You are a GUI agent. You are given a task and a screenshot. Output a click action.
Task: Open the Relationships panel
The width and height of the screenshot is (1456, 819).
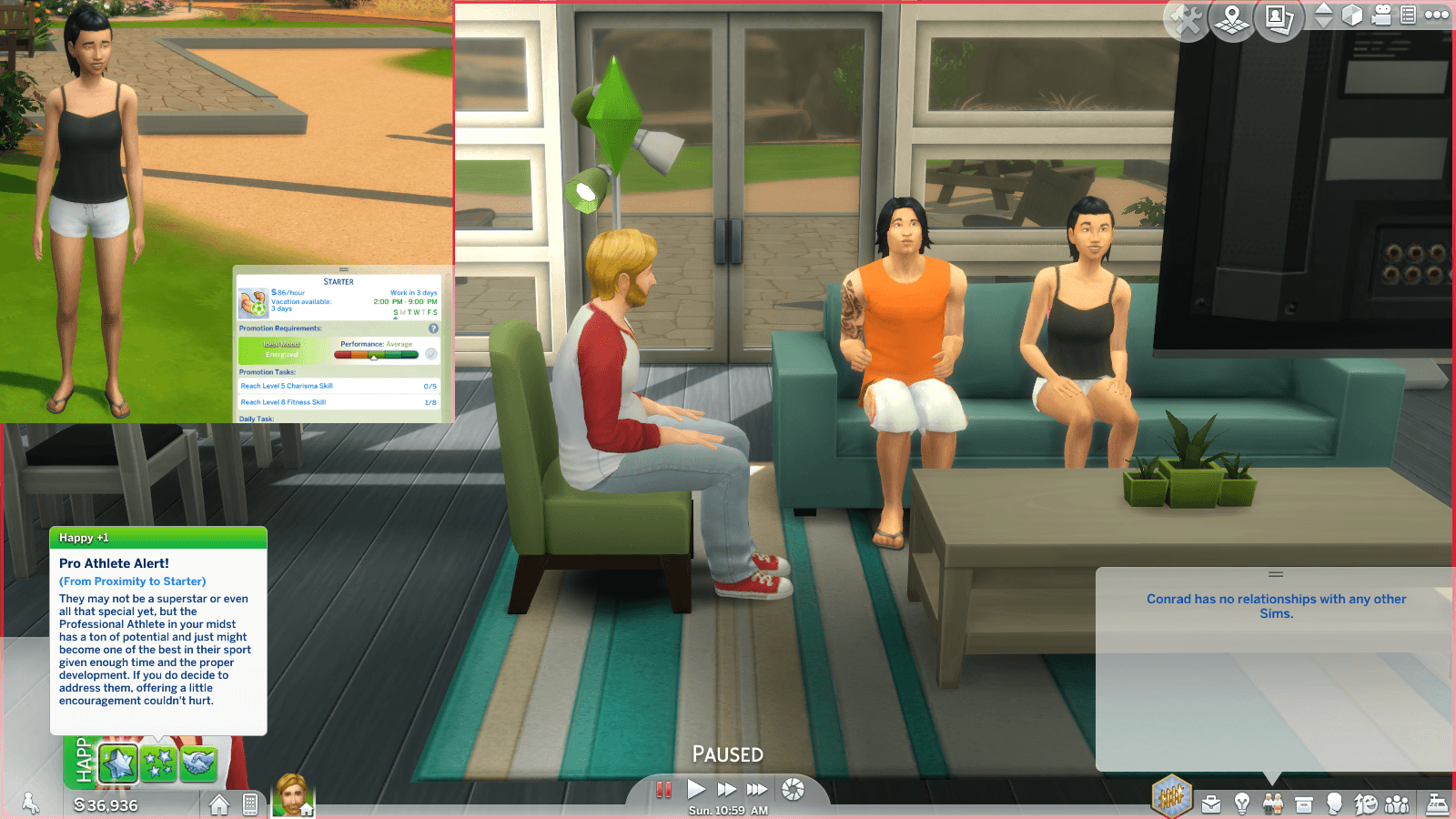pos(1272,804)
